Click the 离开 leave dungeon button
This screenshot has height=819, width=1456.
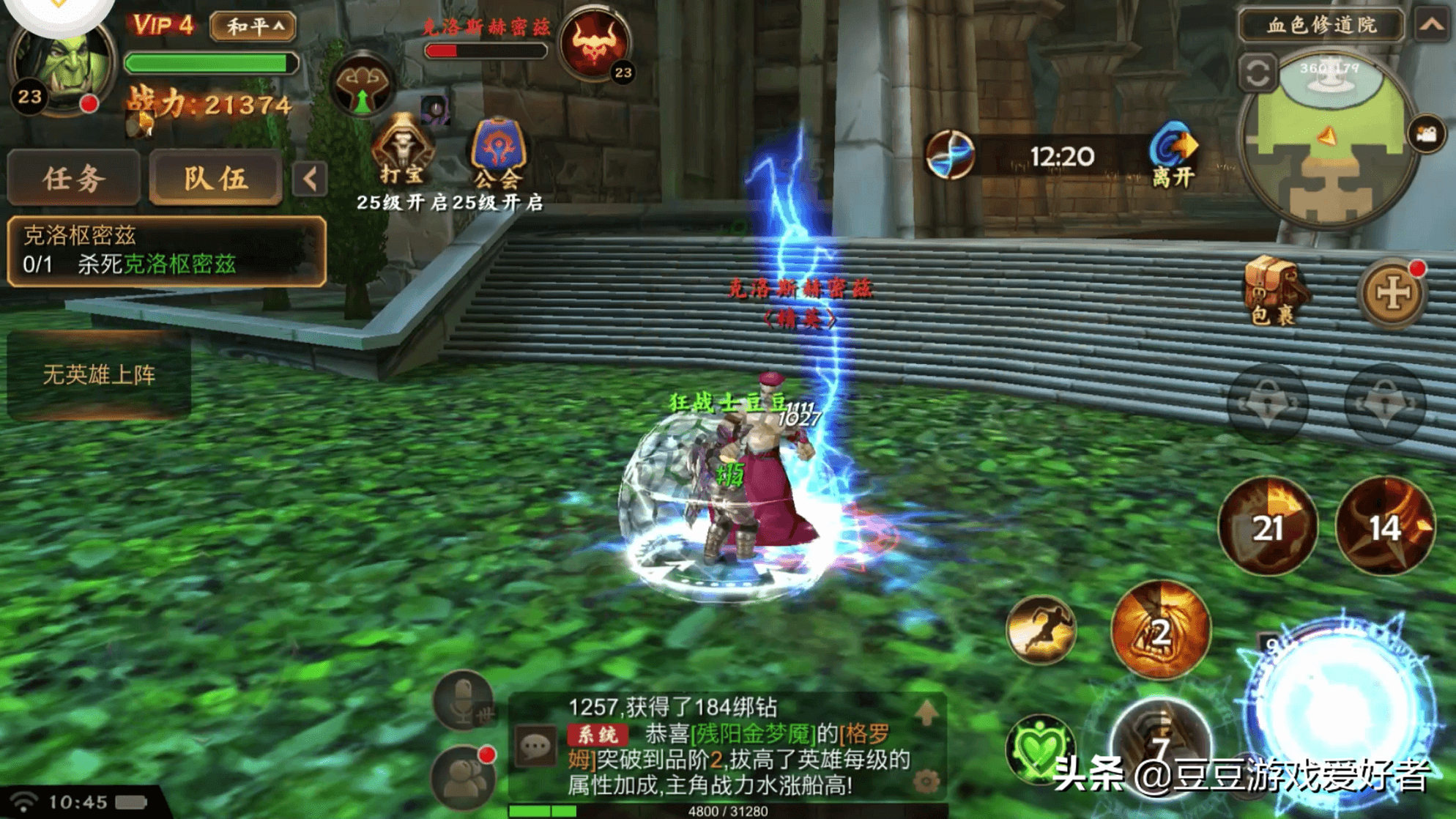(1173, 155)
